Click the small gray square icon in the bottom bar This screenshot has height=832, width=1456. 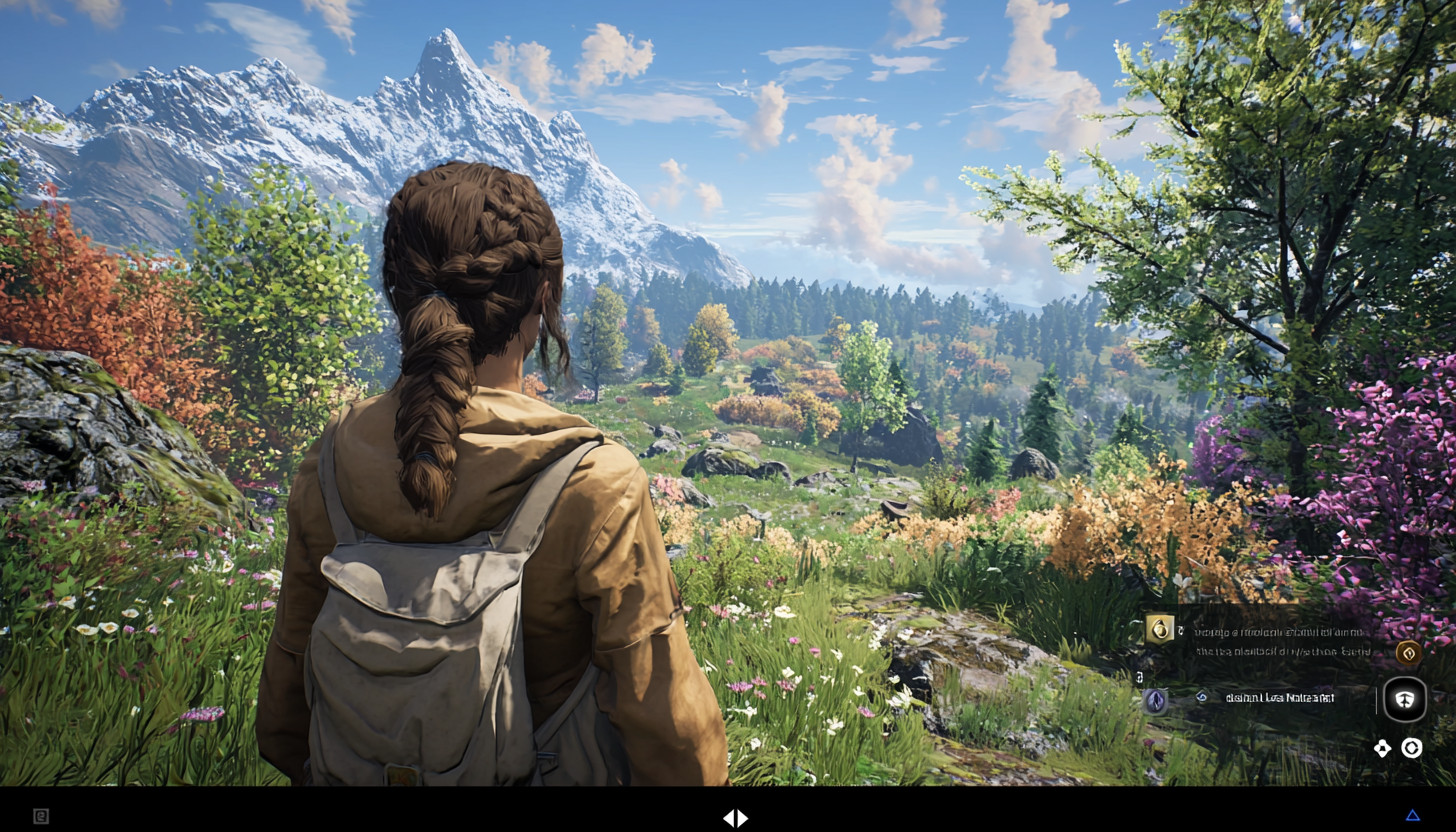tap(41, 816)
